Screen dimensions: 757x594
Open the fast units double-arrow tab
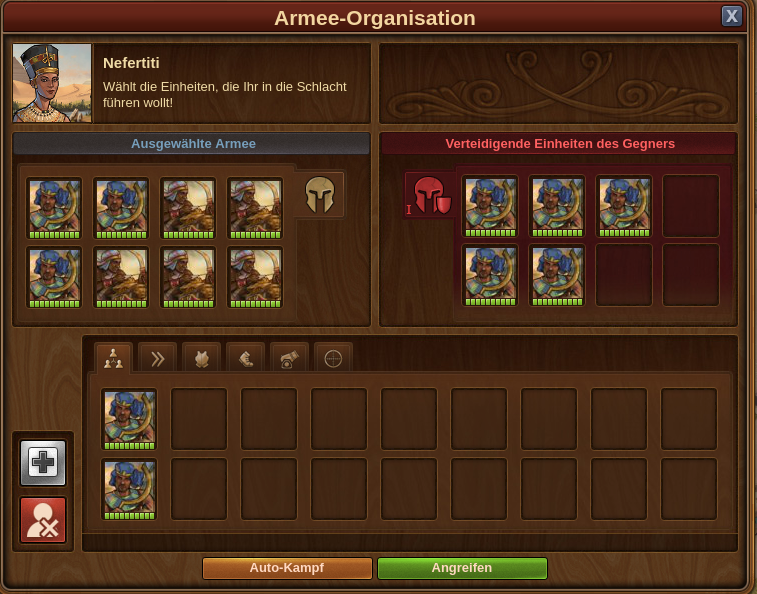[157, 358]
